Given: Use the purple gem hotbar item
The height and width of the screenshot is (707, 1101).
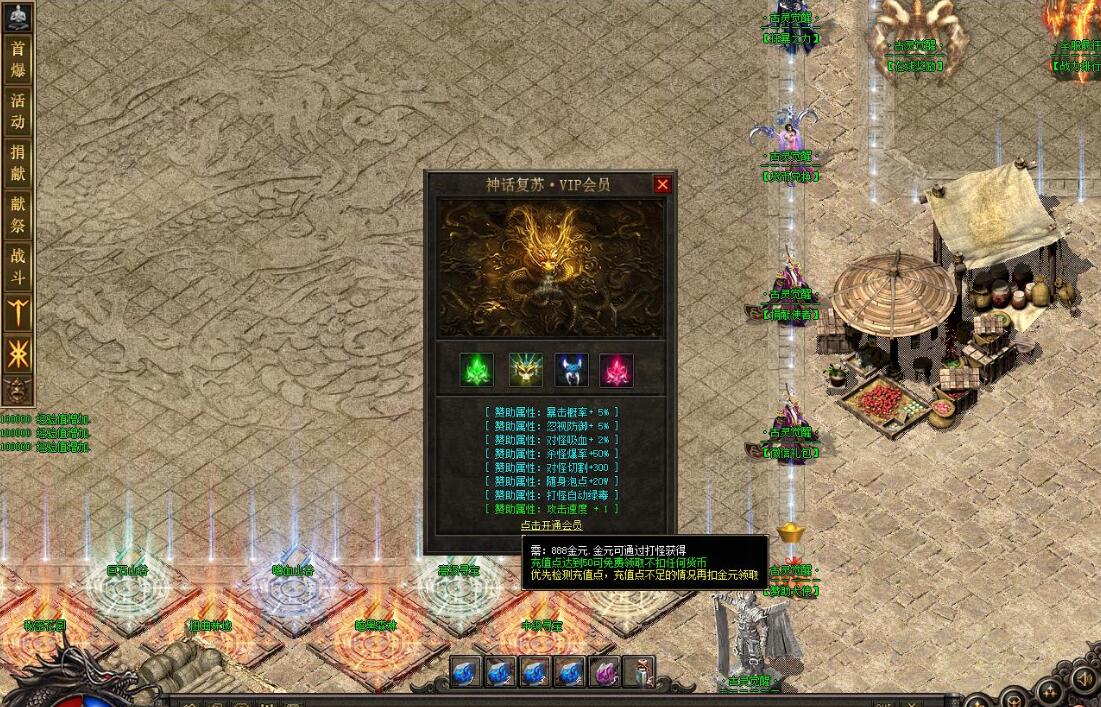Looking at the screenshot, I should 604,672.
